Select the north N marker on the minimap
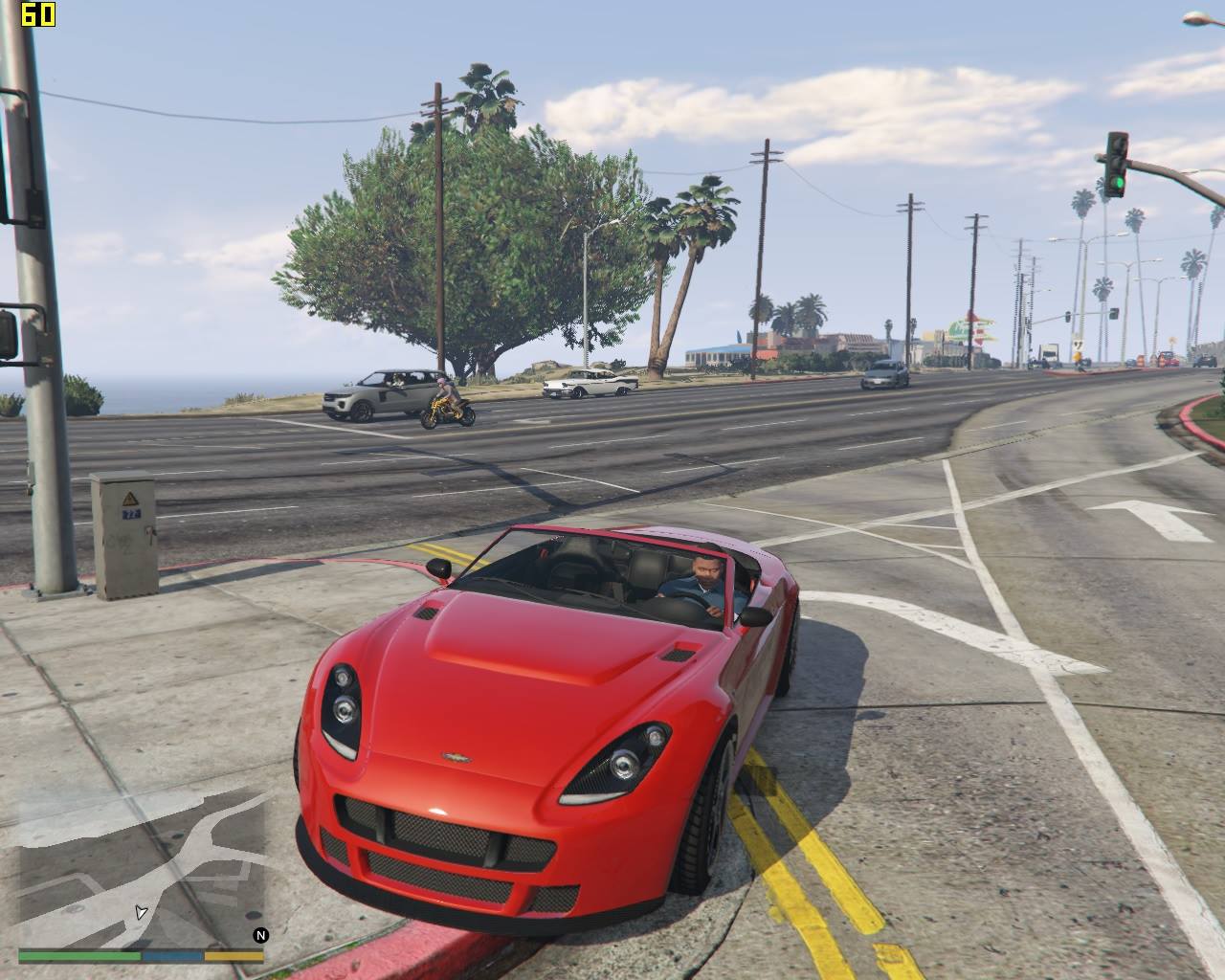The width and height of the screenshot is (1225, 980). click(260, 935)
